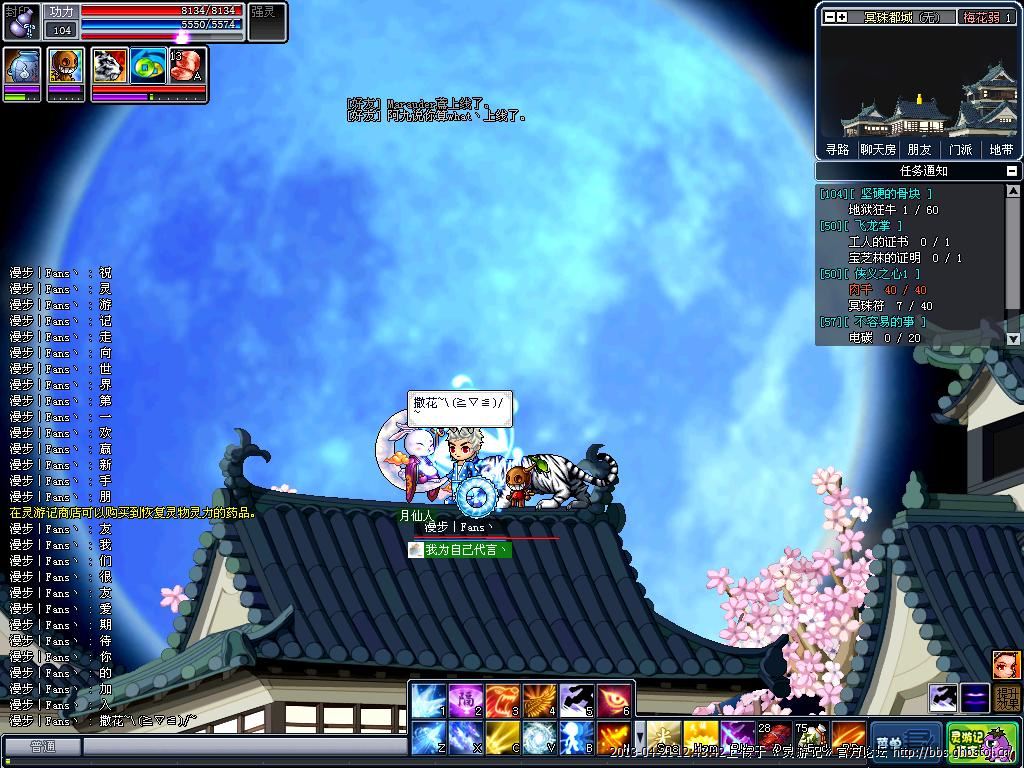Click the 普通 chat channel selector
The width and height of the screenshot is (1024, 768).
pos(42,746)
